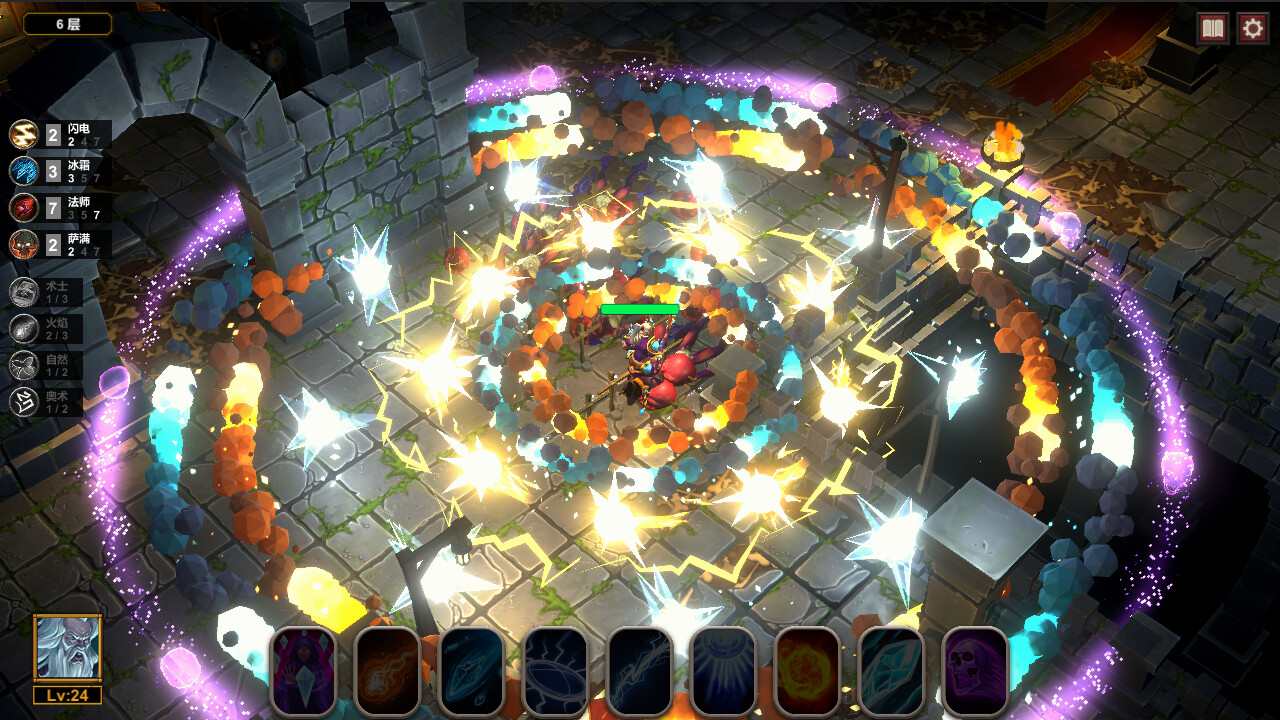Activate the lightning ring skill card
The width and height of the screenshot is (1280, 720).
pyautogui.click(x=555, y=671)
